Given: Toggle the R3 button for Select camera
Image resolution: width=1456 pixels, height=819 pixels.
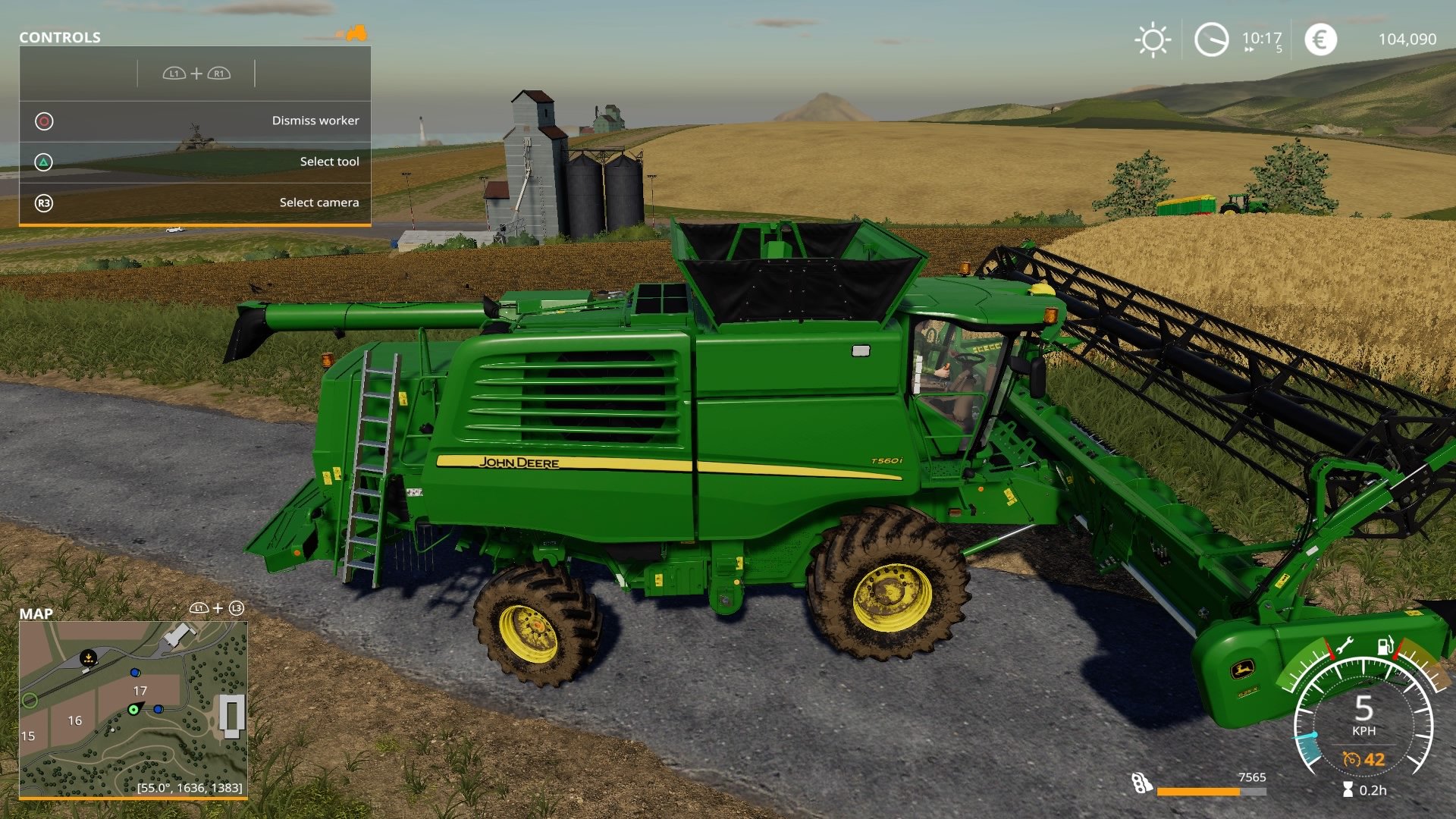Looking at the screenshot, I should point(44,202).
